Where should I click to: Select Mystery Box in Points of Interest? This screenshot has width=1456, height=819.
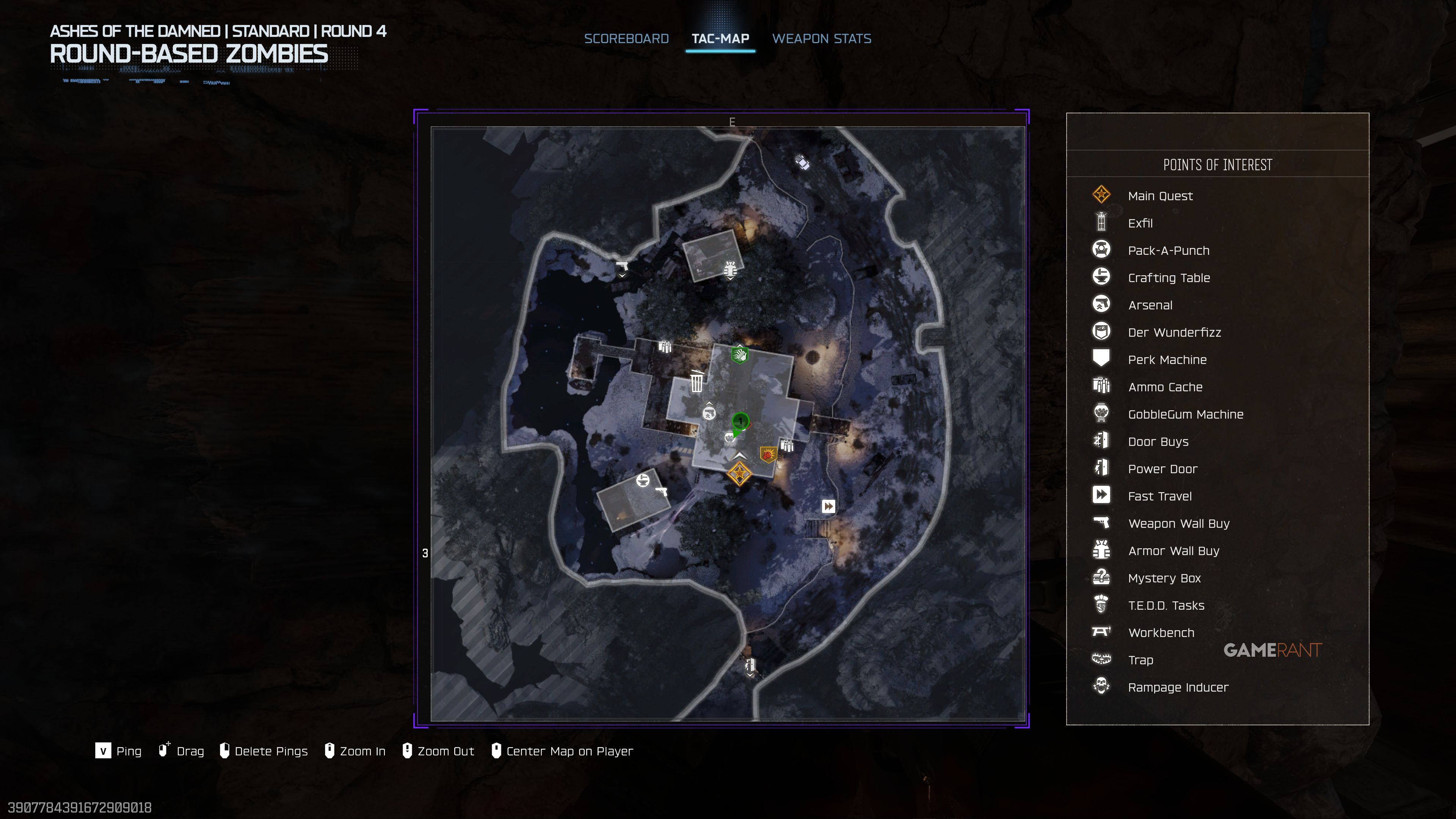[1164, 578]
